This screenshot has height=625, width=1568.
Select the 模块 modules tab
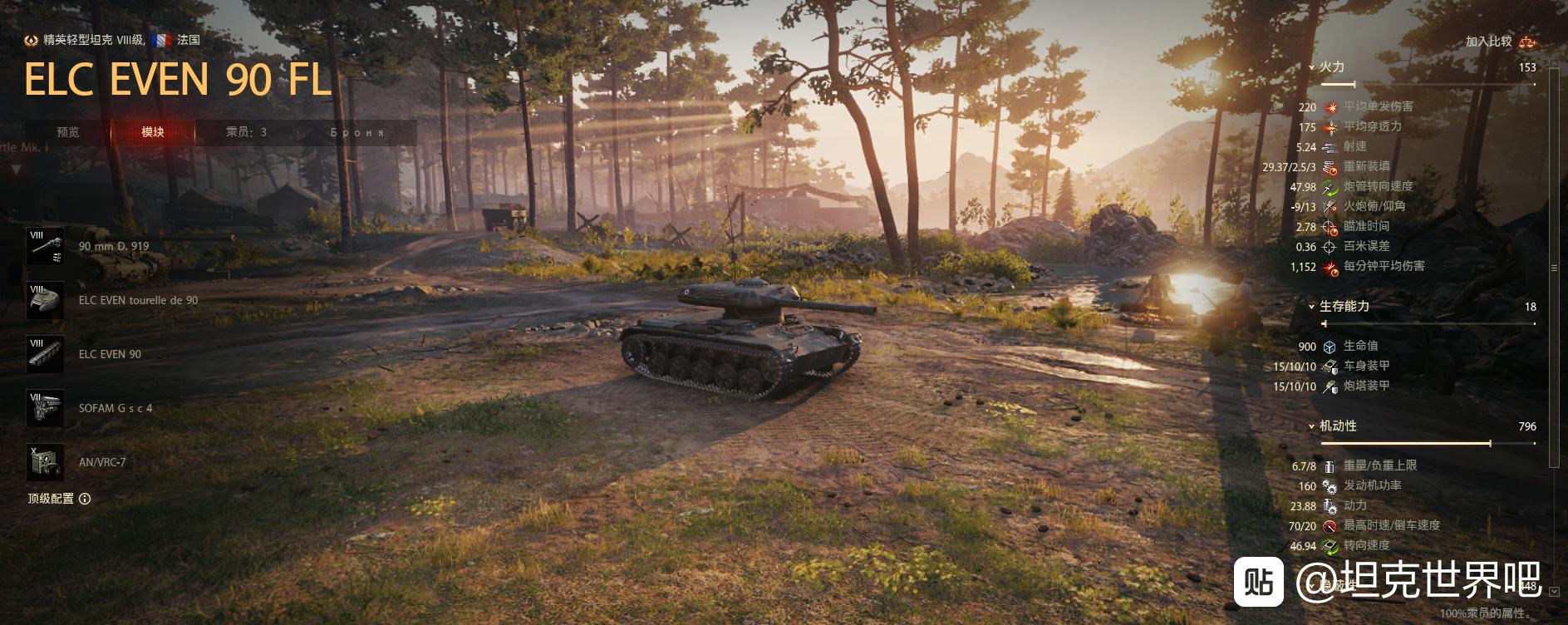[153, 132]
